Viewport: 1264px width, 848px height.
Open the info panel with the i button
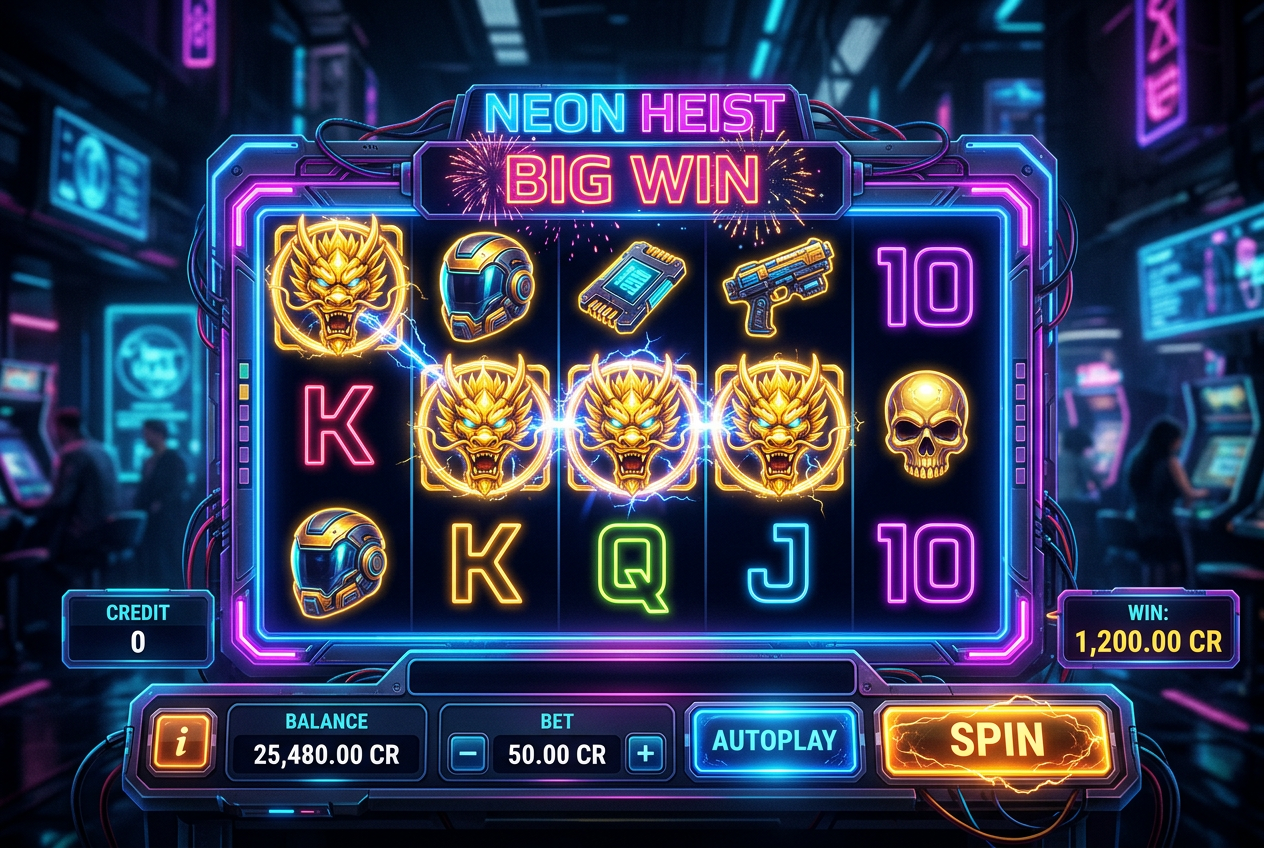coord(183,742)
